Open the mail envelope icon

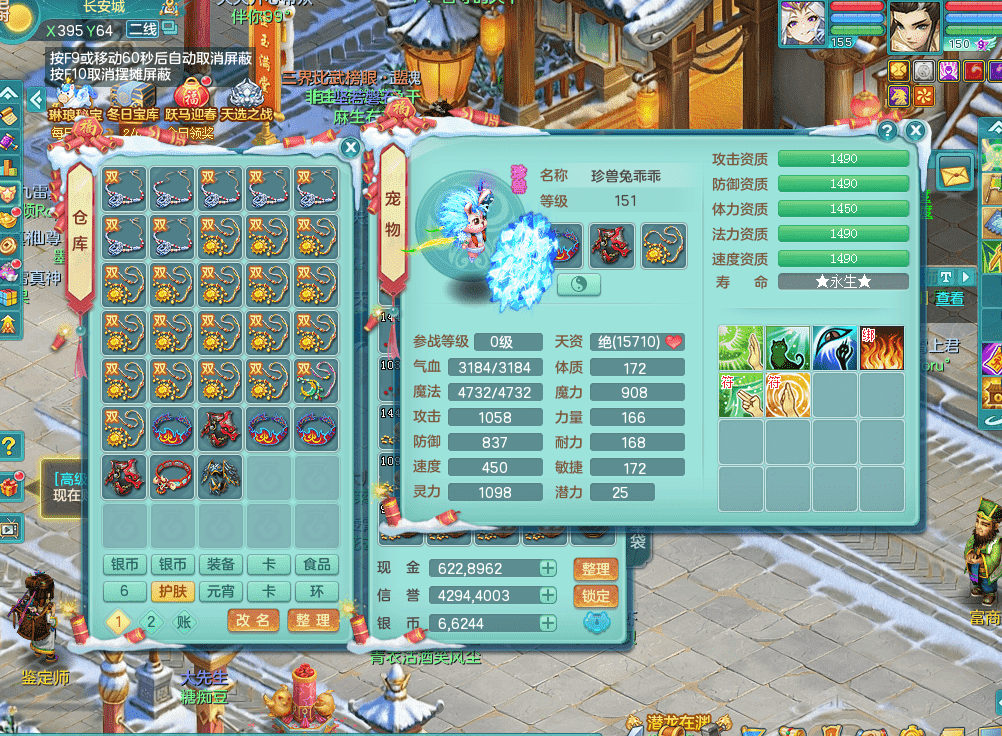(x=955, y=172)
